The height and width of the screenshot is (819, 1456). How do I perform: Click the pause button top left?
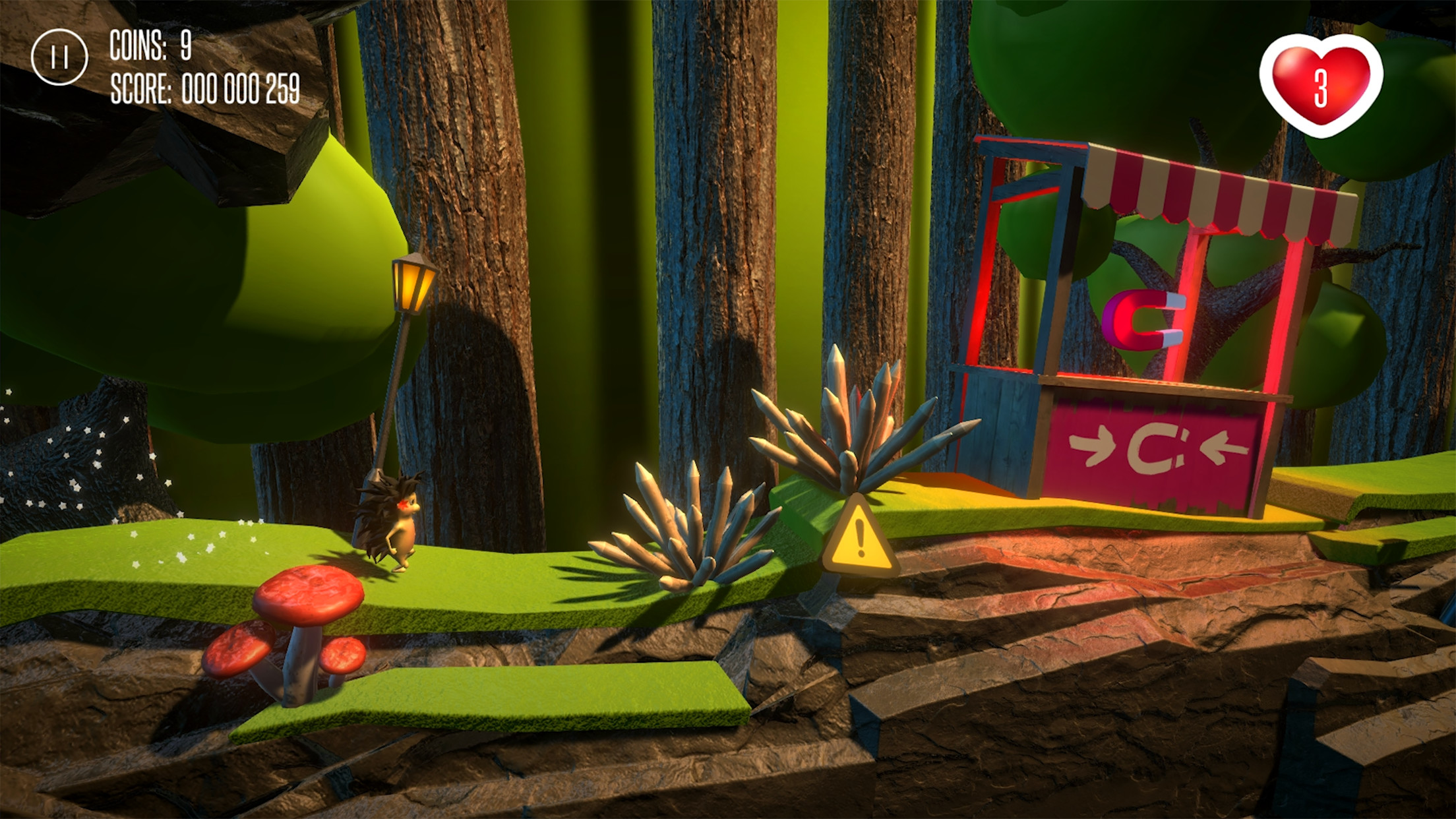(59, 56)
